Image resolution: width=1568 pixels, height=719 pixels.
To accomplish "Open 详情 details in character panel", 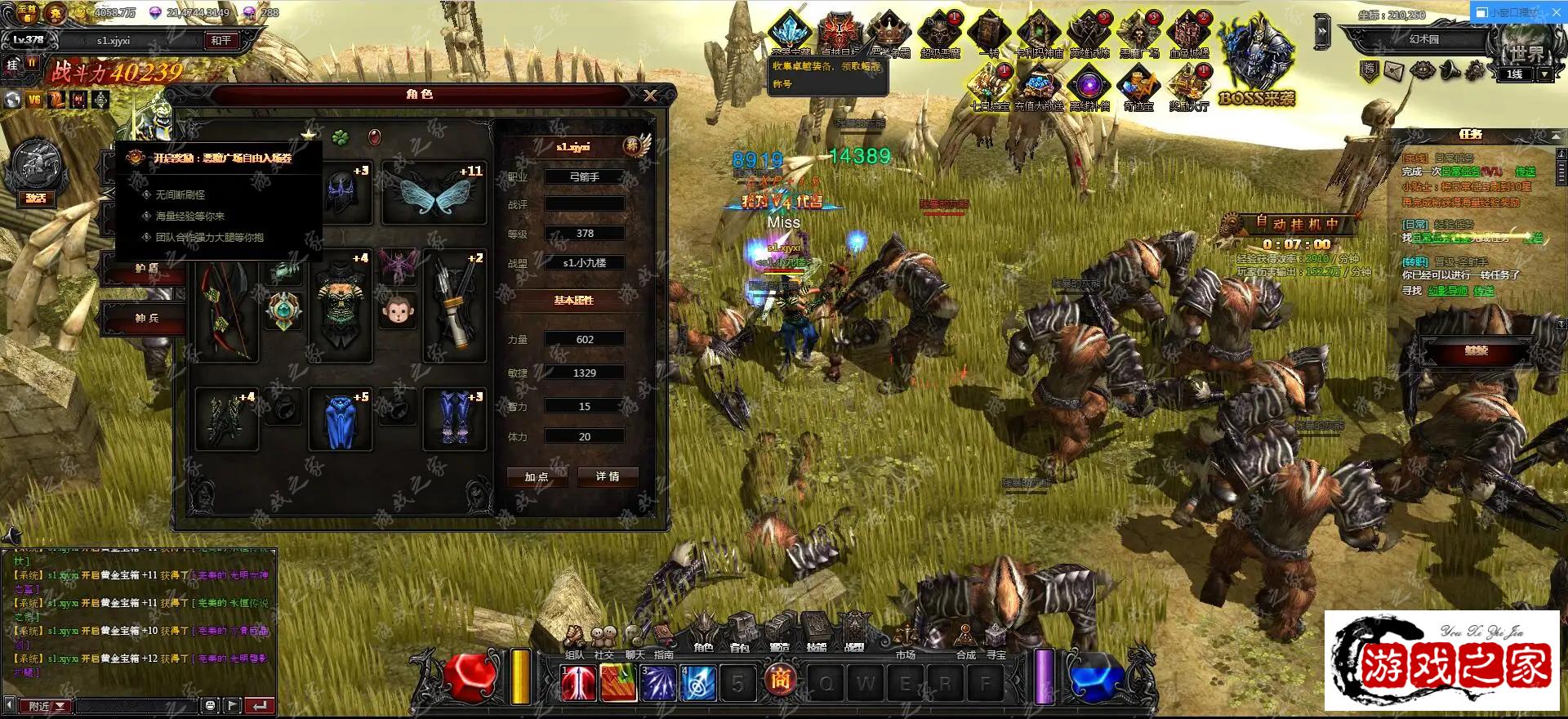I will click(608, 476).
